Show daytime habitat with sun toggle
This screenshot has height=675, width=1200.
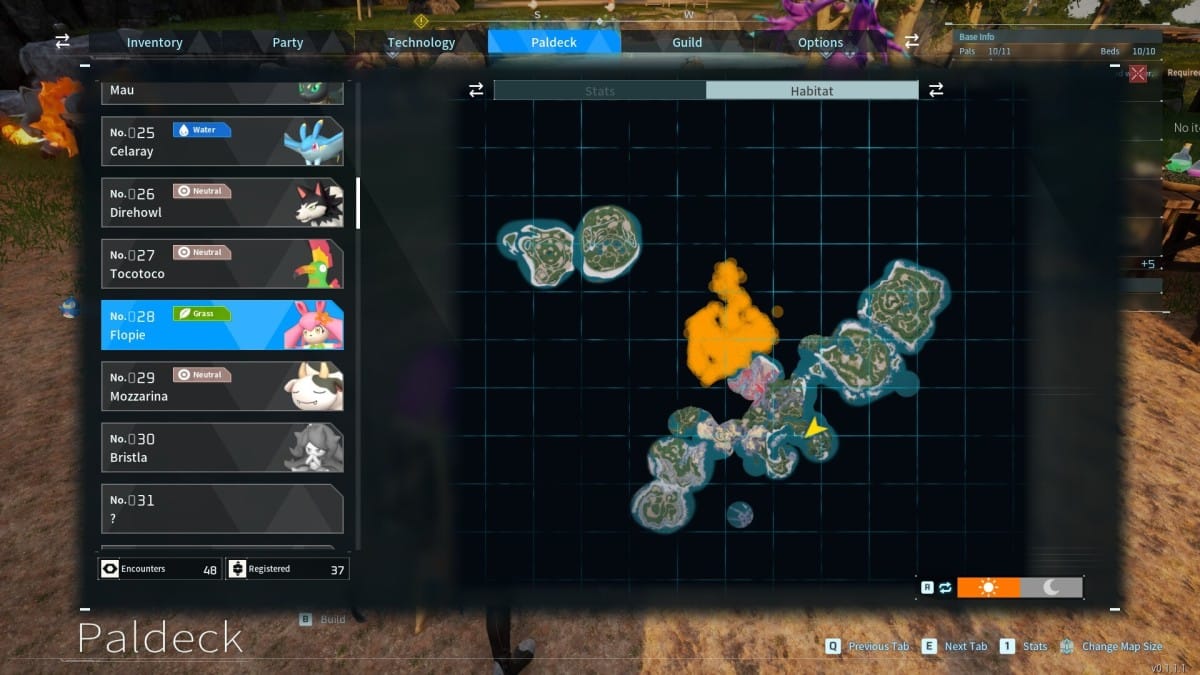pyautogui.click(x=989, y=587)
